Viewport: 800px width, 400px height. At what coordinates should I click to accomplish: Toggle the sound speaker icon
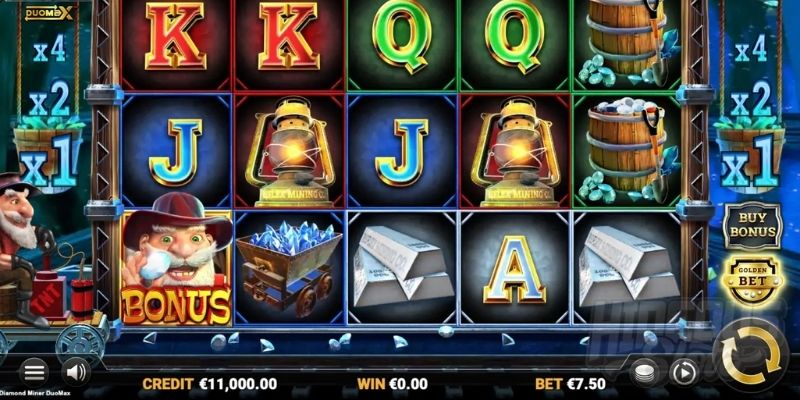pos(76,370)
